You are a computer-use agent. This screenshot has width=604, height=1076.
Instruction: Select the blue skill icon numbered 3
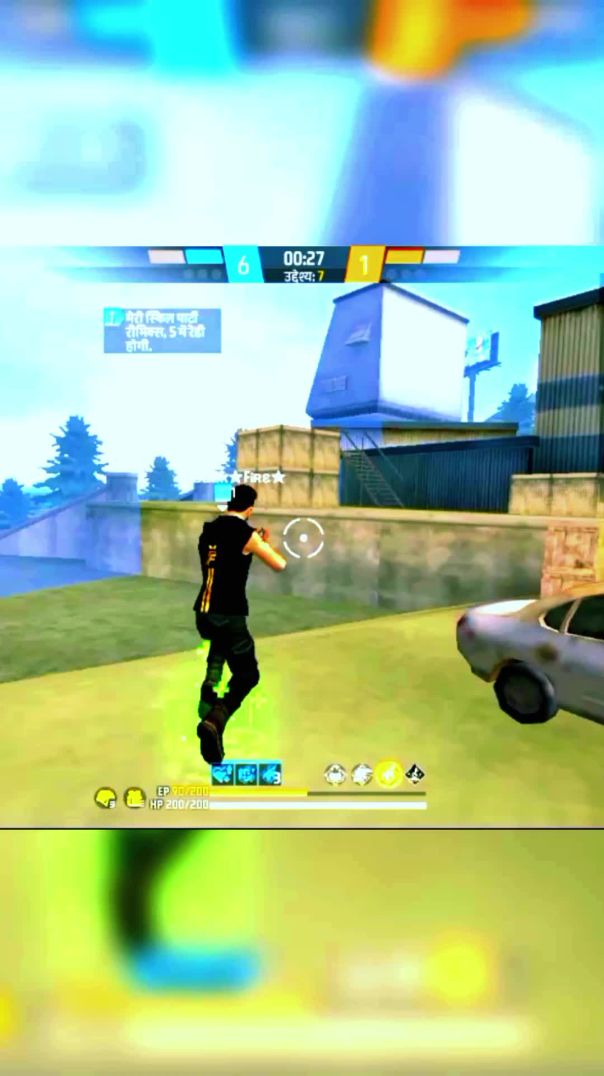pos(270,774)
